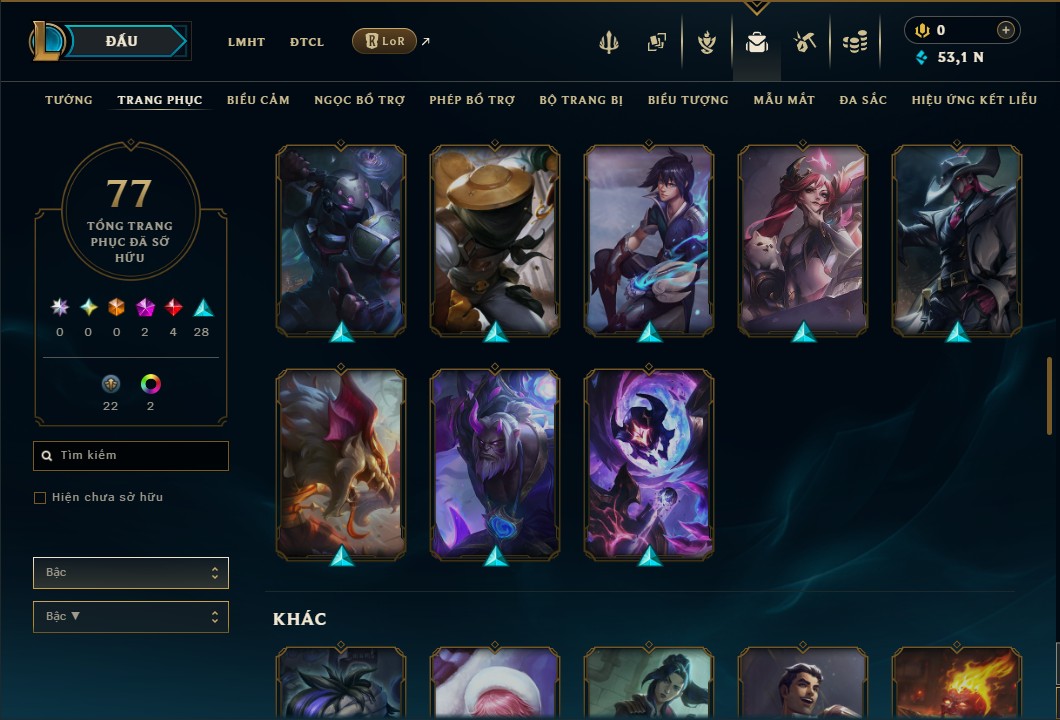This screenshot has height=720, width=1060.
Task: Open the trident clash icon in top bar
Action: pos(609,42)
